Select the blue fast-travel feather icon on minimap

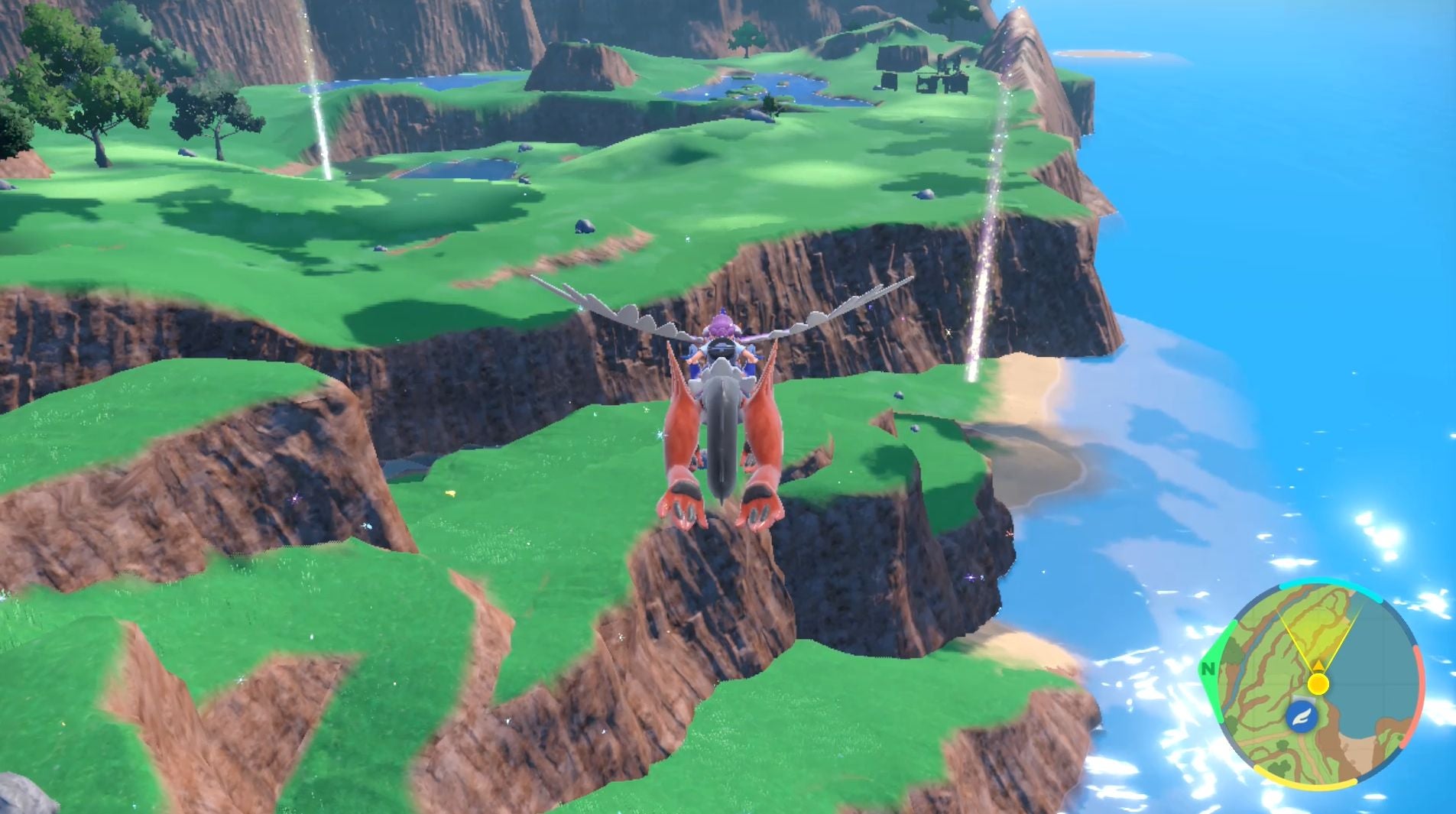click(1302, 717)
